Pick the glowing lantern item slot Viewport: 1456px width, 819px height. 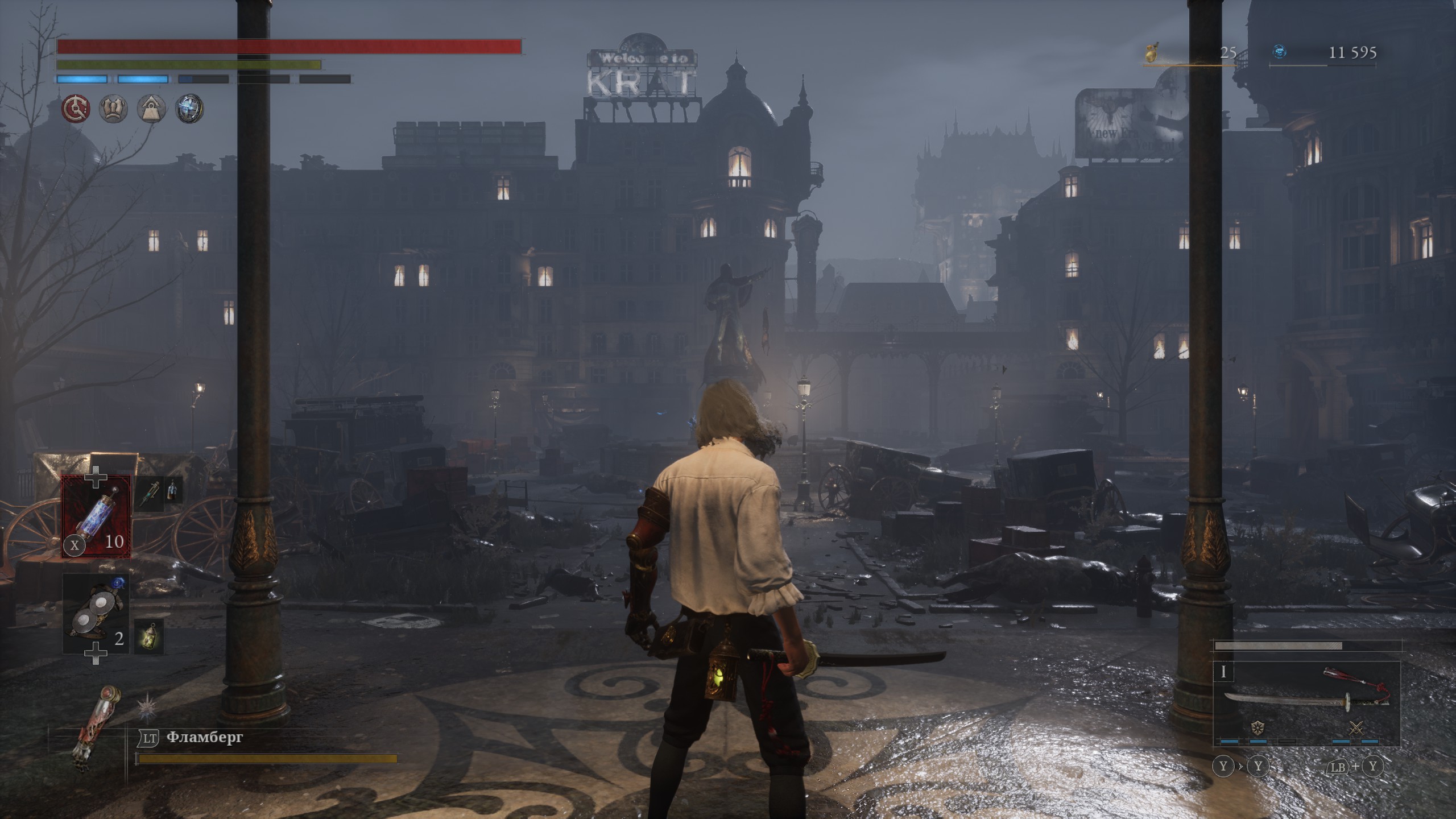tap(150, 636)
